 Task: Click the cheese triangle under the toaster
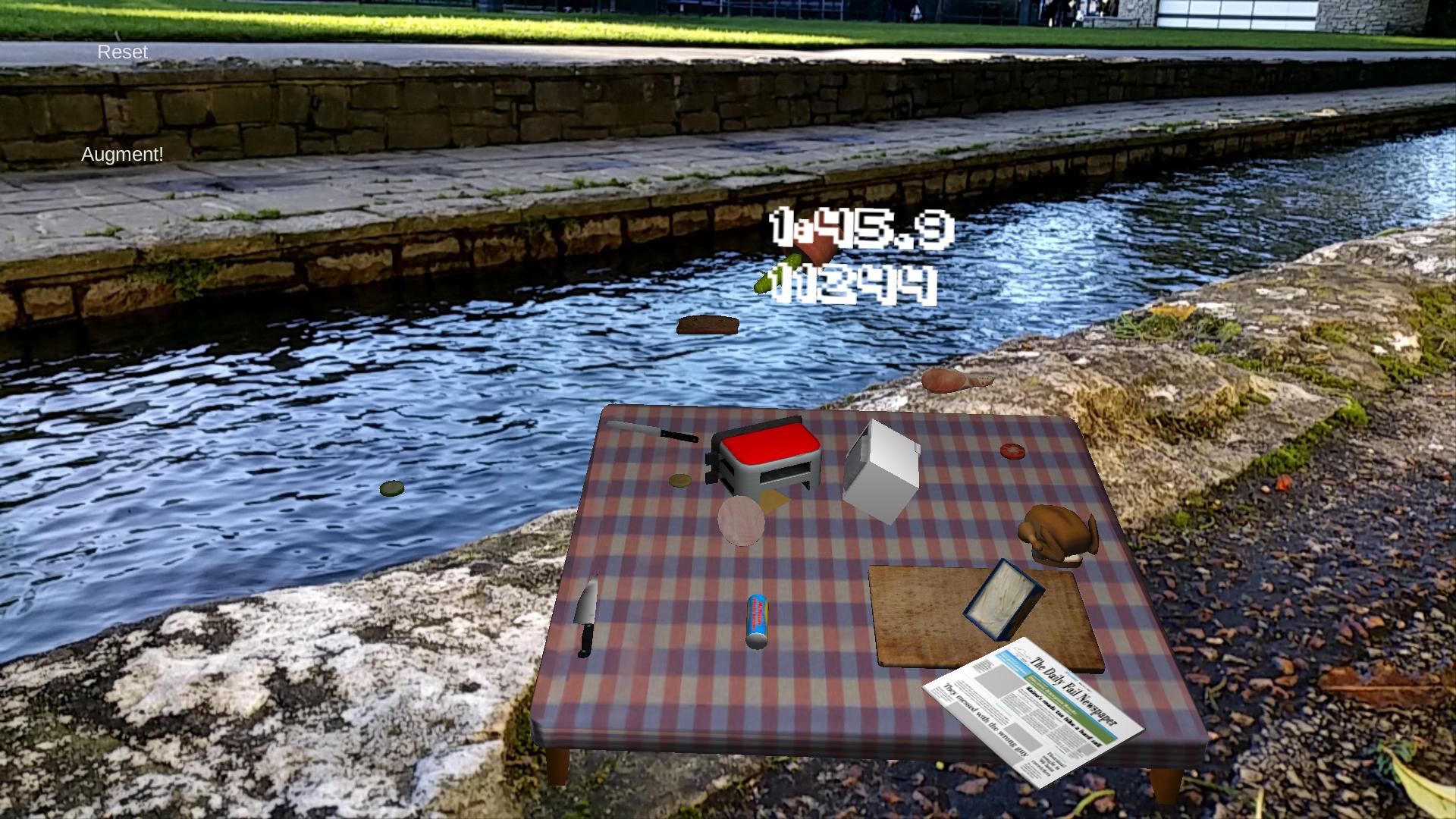pyautogui.click(x=773, y=500)
